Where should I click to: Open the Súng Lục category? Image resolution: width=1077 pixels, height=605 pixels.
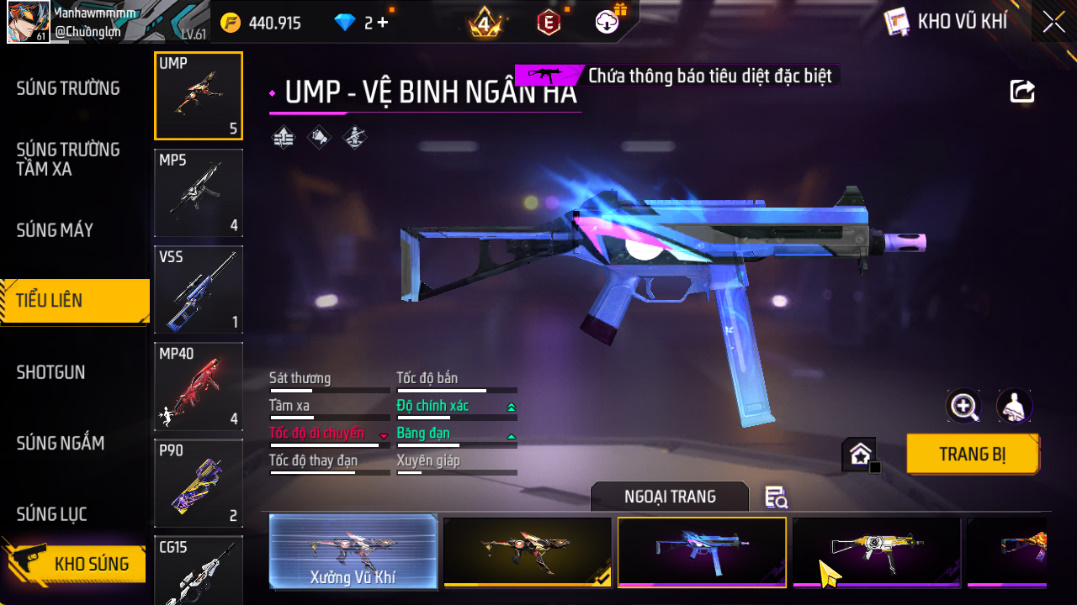[x=52, y=514]
